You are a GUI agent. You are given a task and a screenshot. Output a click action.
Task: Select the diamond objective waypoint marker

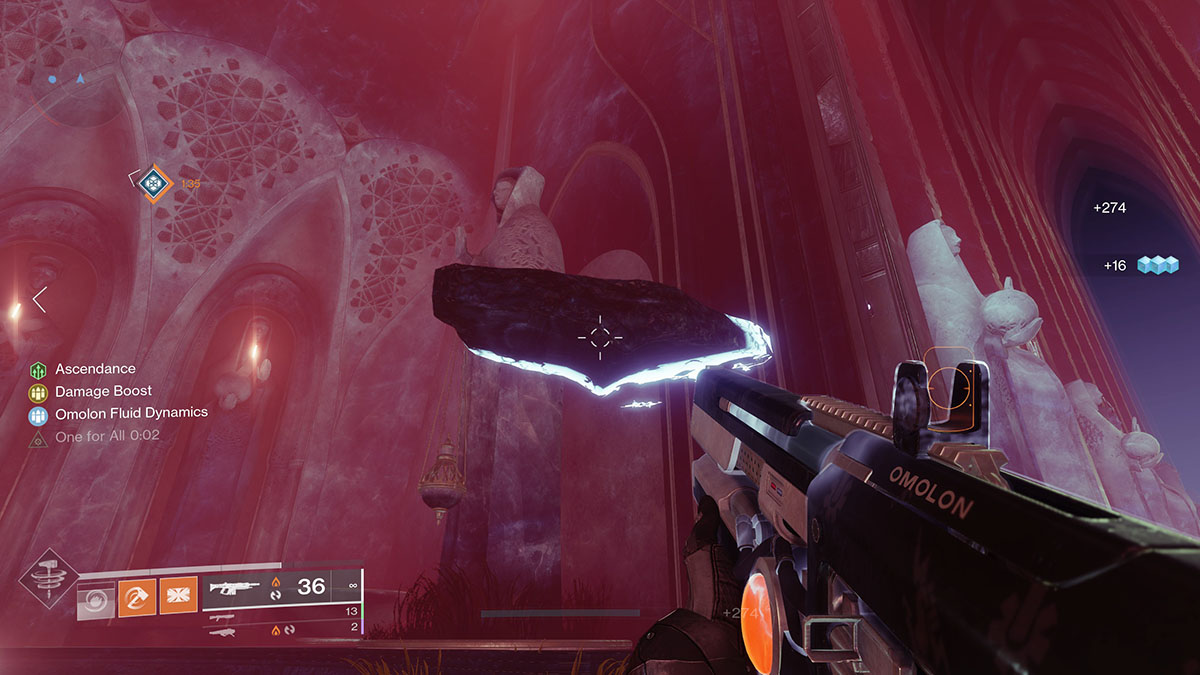point(152,183)
